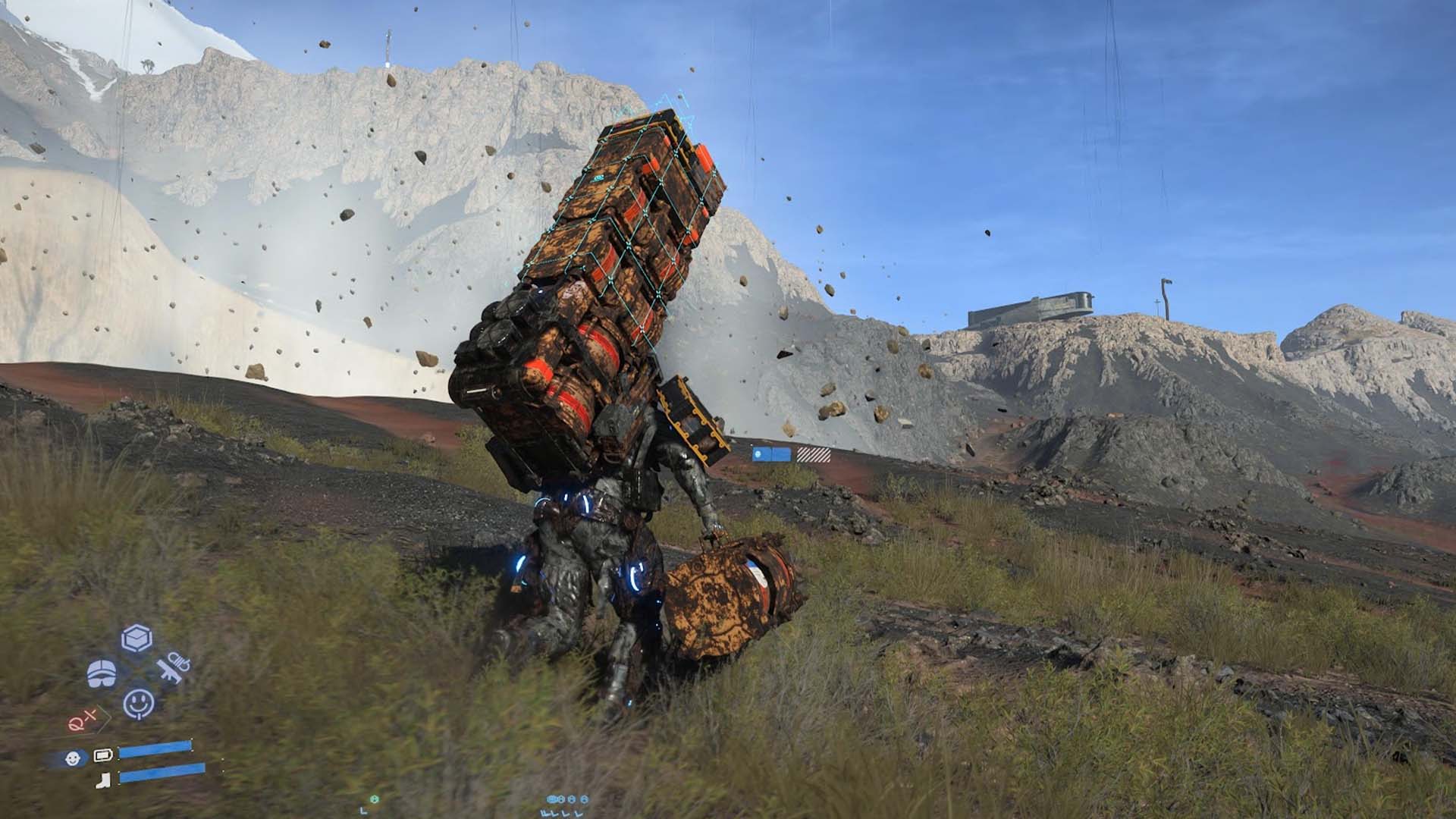Open the equipment boots icon in the quick menu
1456x819 pixels.
point(102,673)
